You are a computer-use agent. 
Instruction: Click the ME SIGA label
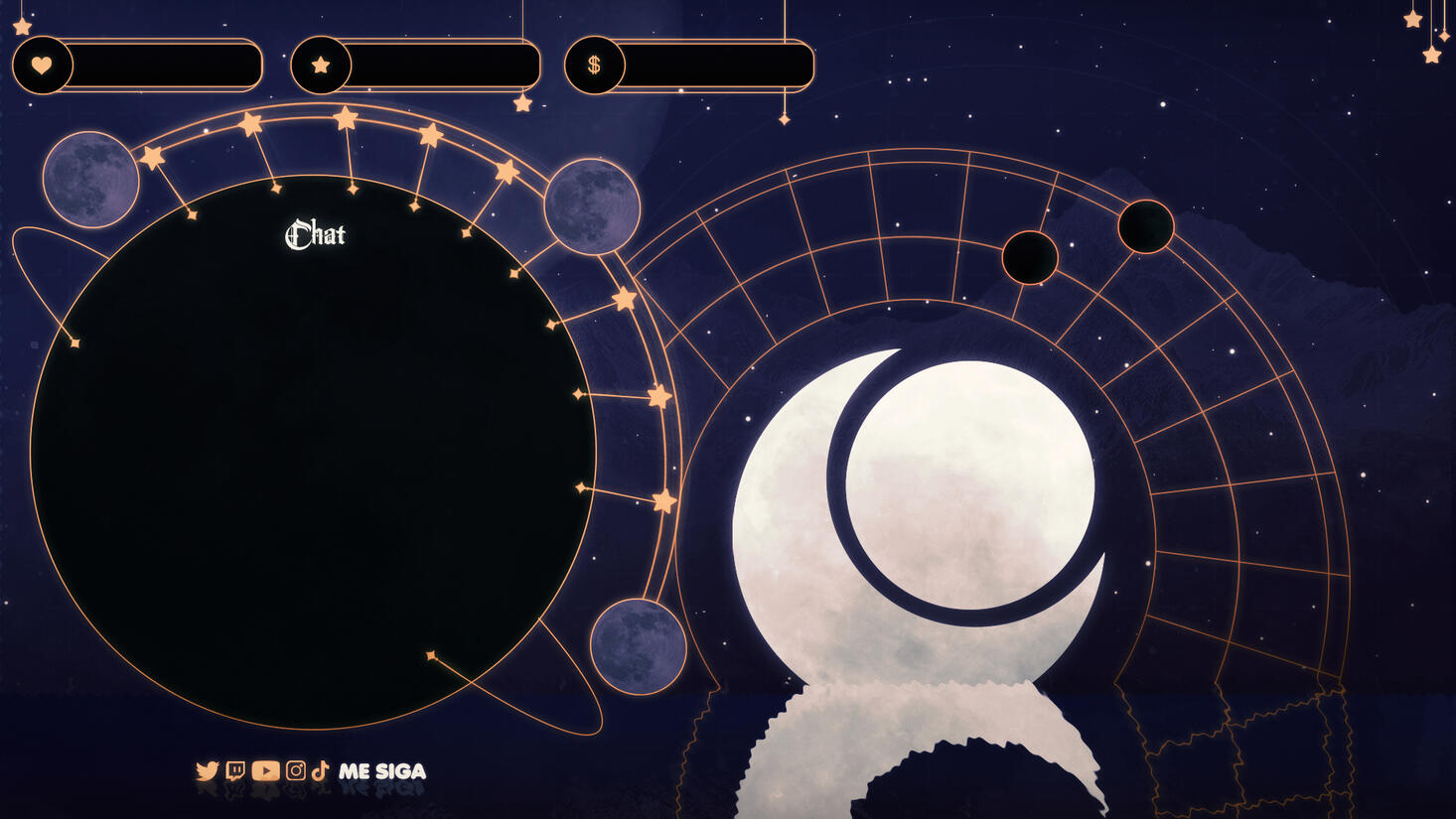tap(382, 771)
